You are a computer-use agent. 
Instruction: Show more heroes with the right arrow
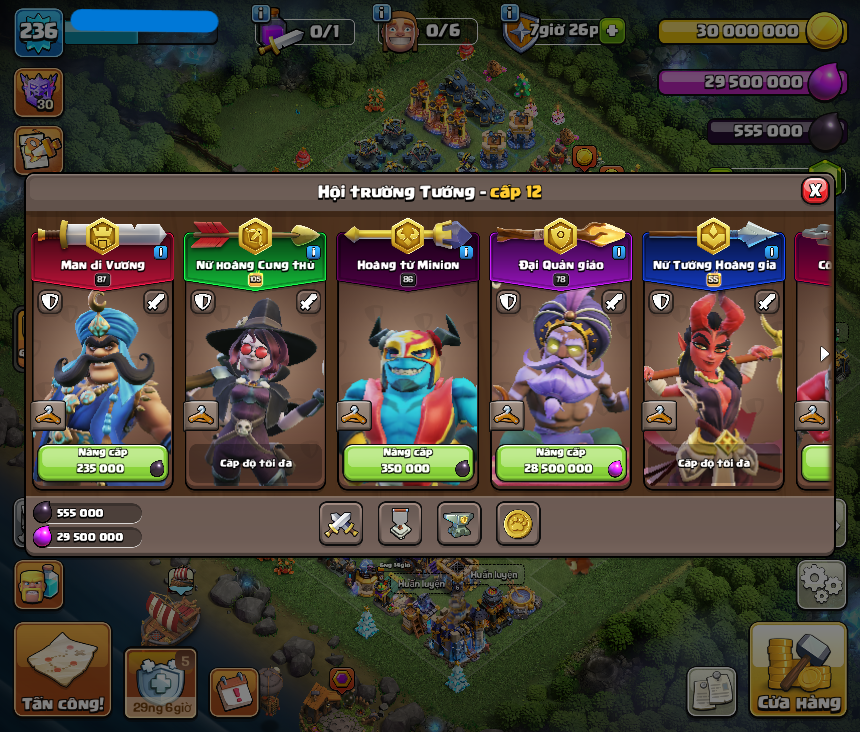(824, 353)
